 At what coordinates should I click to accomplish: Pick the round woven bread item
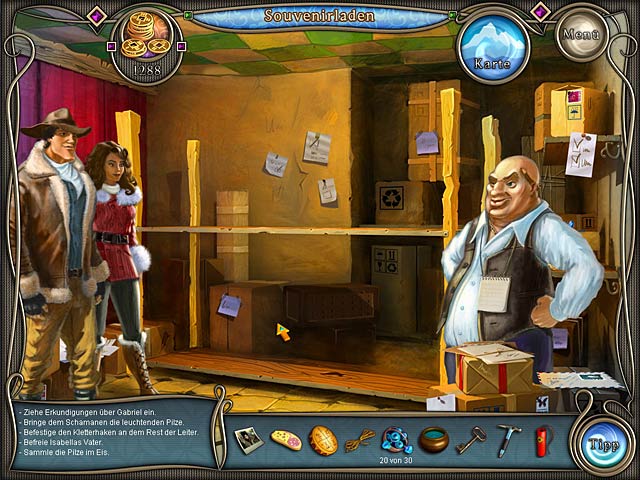(x=323, y=440)
